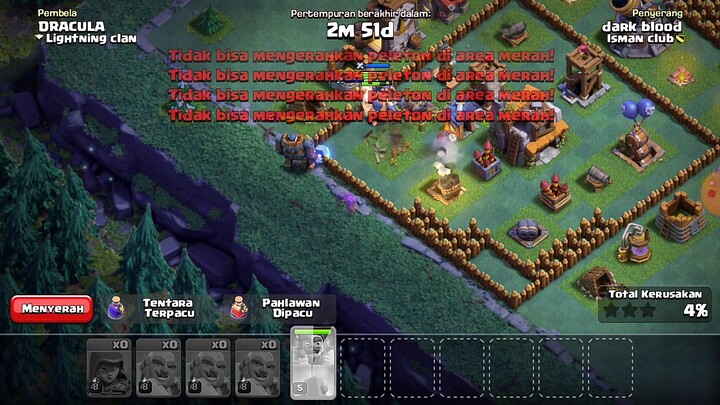Click the red Menyerah surrender button
The width and height of the screenshot is (720, 405).
click(x=51, y=308)
